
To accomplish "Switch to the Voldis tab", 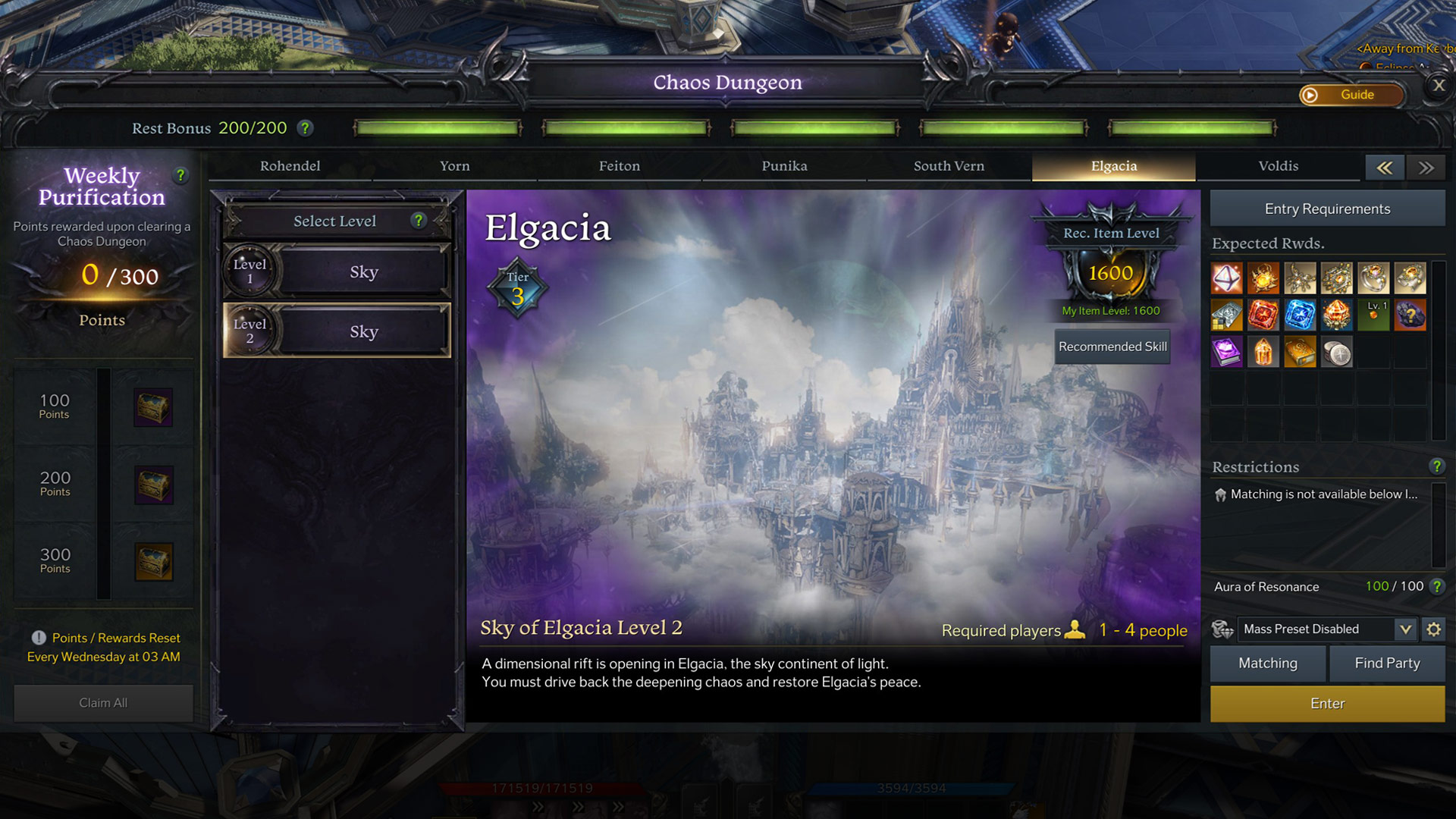I will point(1278,166).
